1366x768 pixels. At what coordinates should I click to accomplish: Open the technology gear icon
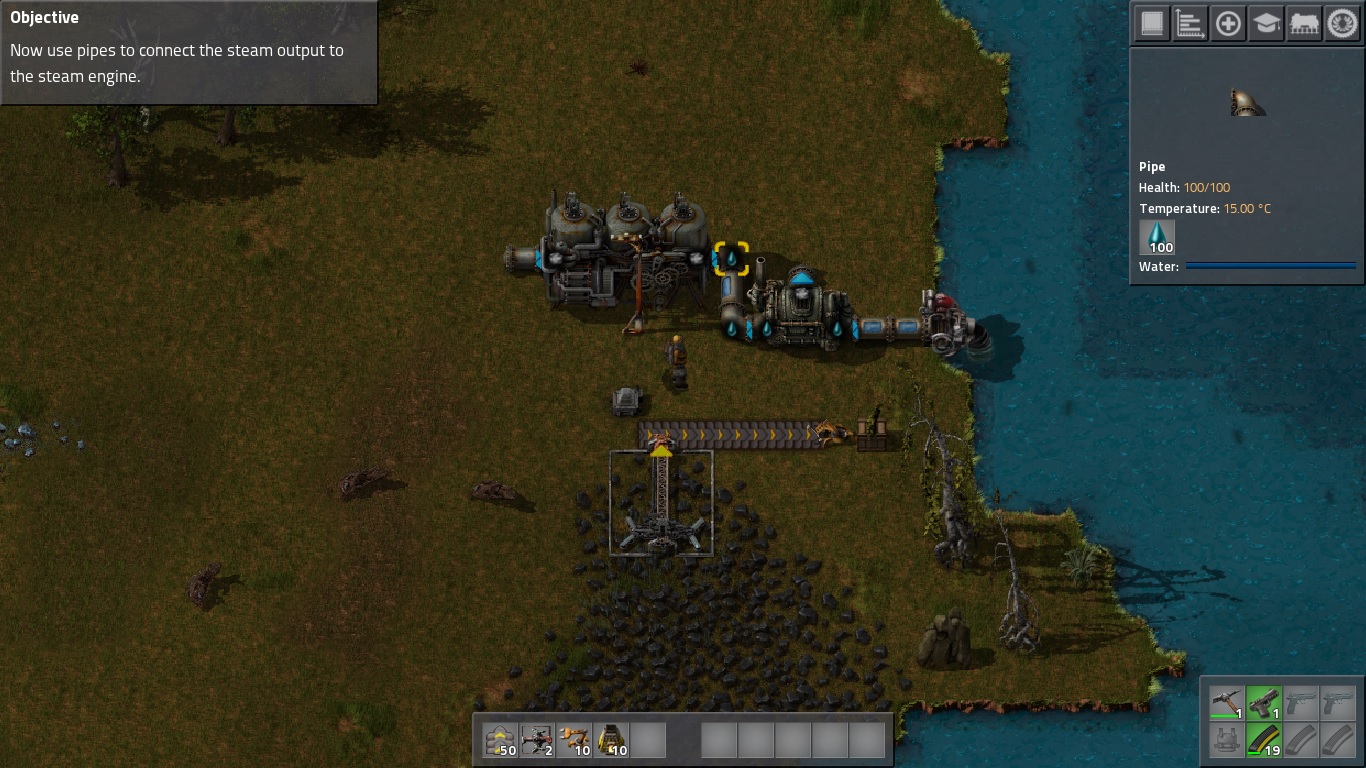(x=1339, y=23)
